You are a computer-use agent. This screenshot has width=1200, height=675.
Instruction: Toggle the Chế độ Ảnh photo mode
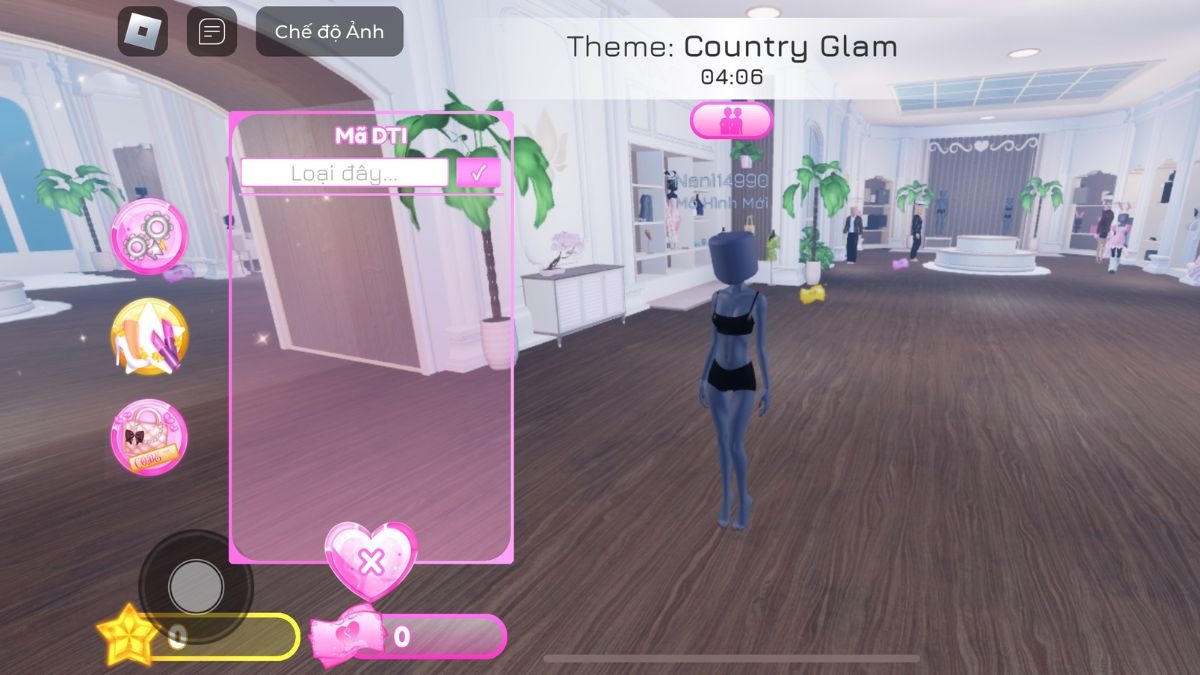click(329, 32)
